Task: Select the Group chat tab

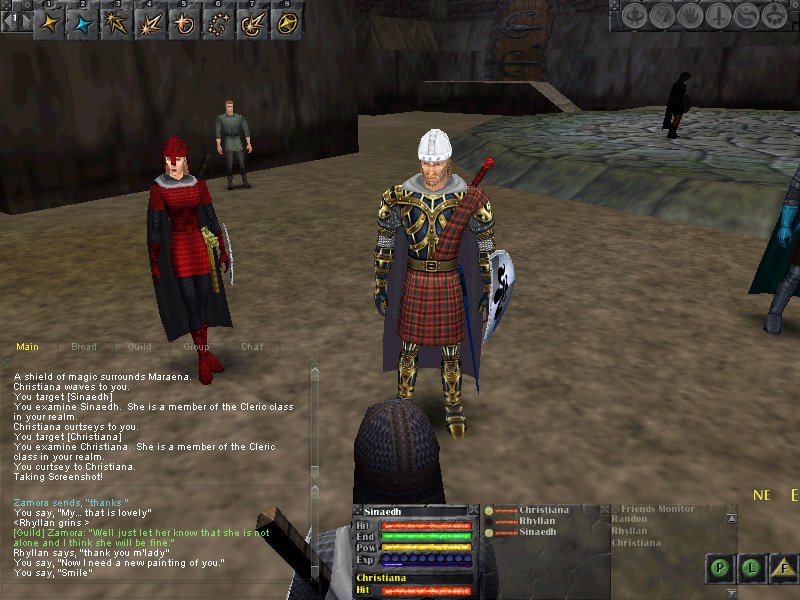Action: [196, 347]
